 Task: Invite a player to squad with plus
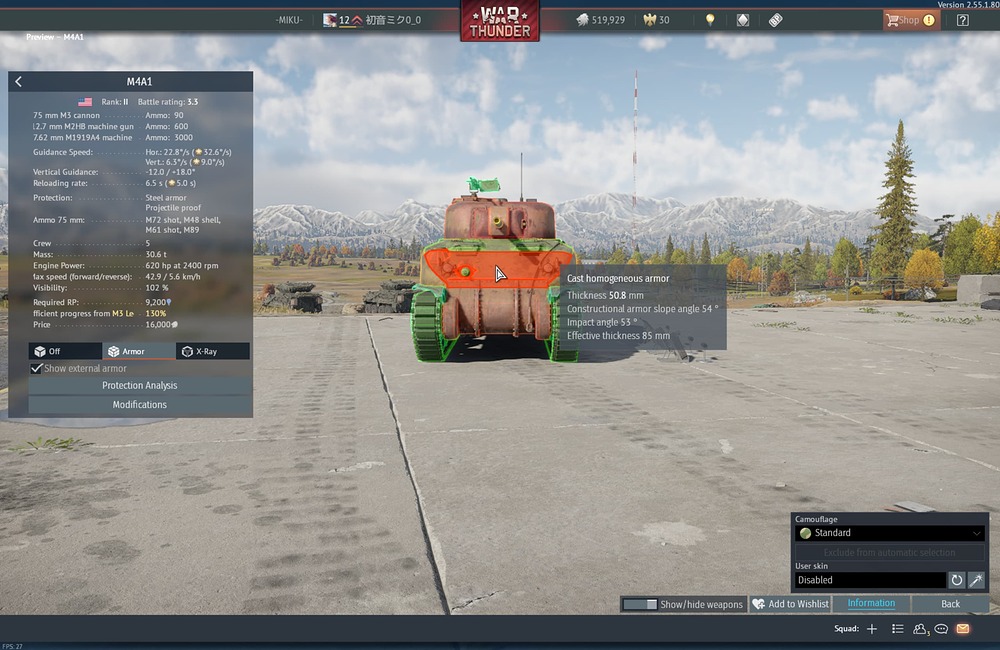pos(872,629)
